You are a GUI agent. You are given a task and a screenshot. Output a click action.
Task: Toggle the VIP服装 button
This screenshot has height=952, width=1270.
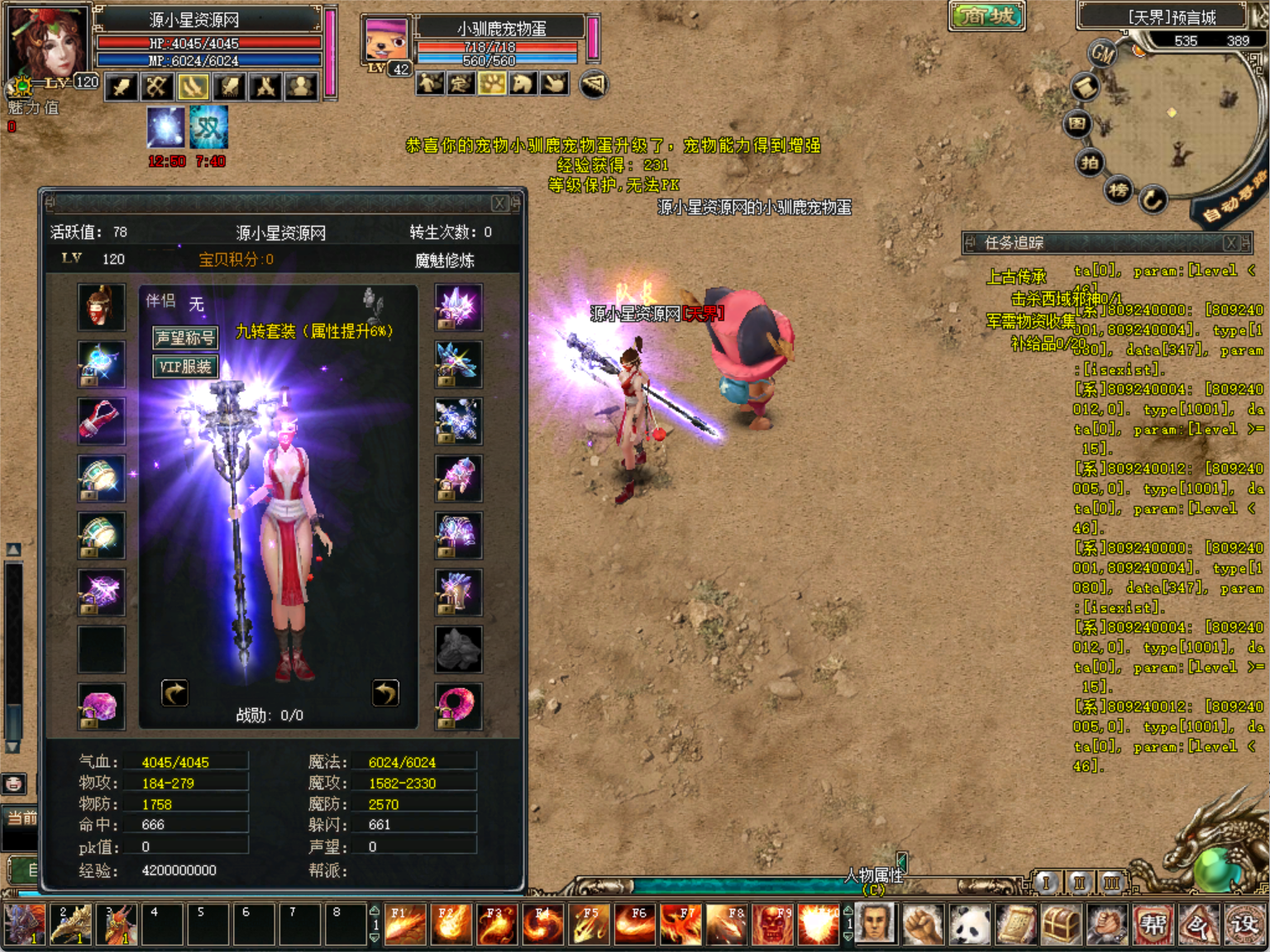(x=185, y=366)
